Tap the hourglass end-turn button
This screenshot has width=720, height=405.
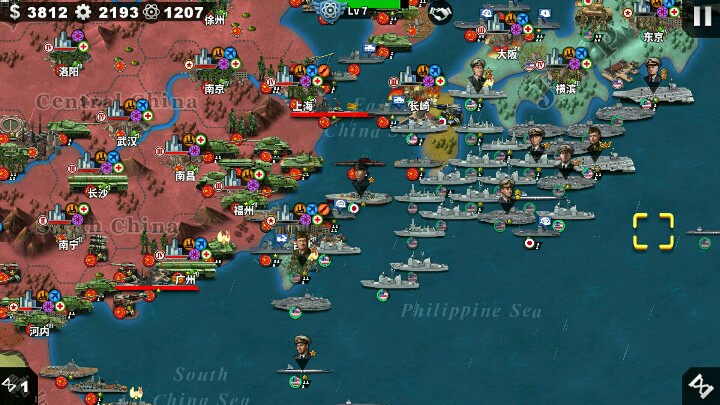701,386
